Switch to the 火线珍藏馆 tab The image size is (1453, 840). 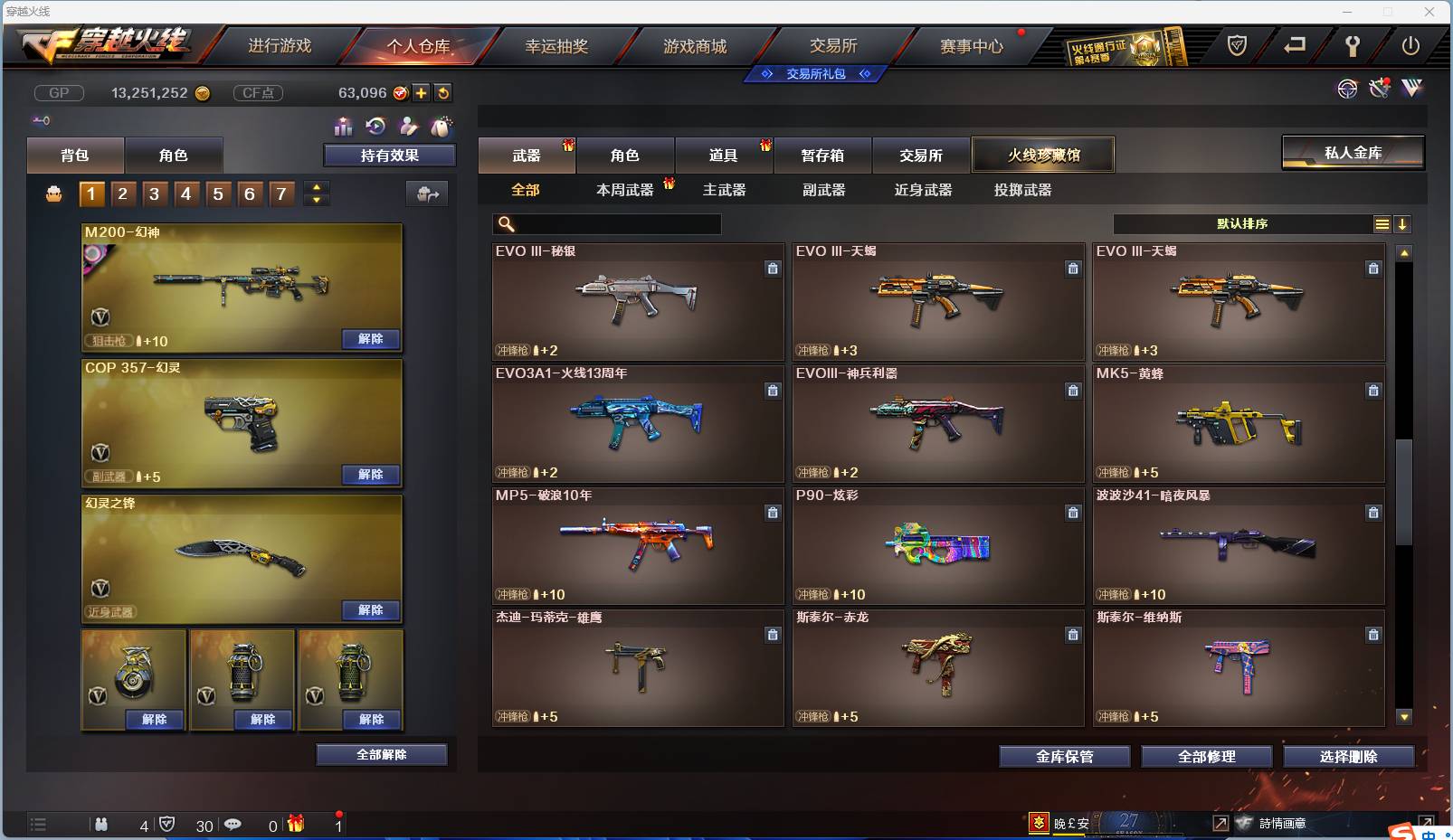click(1043, 155)
